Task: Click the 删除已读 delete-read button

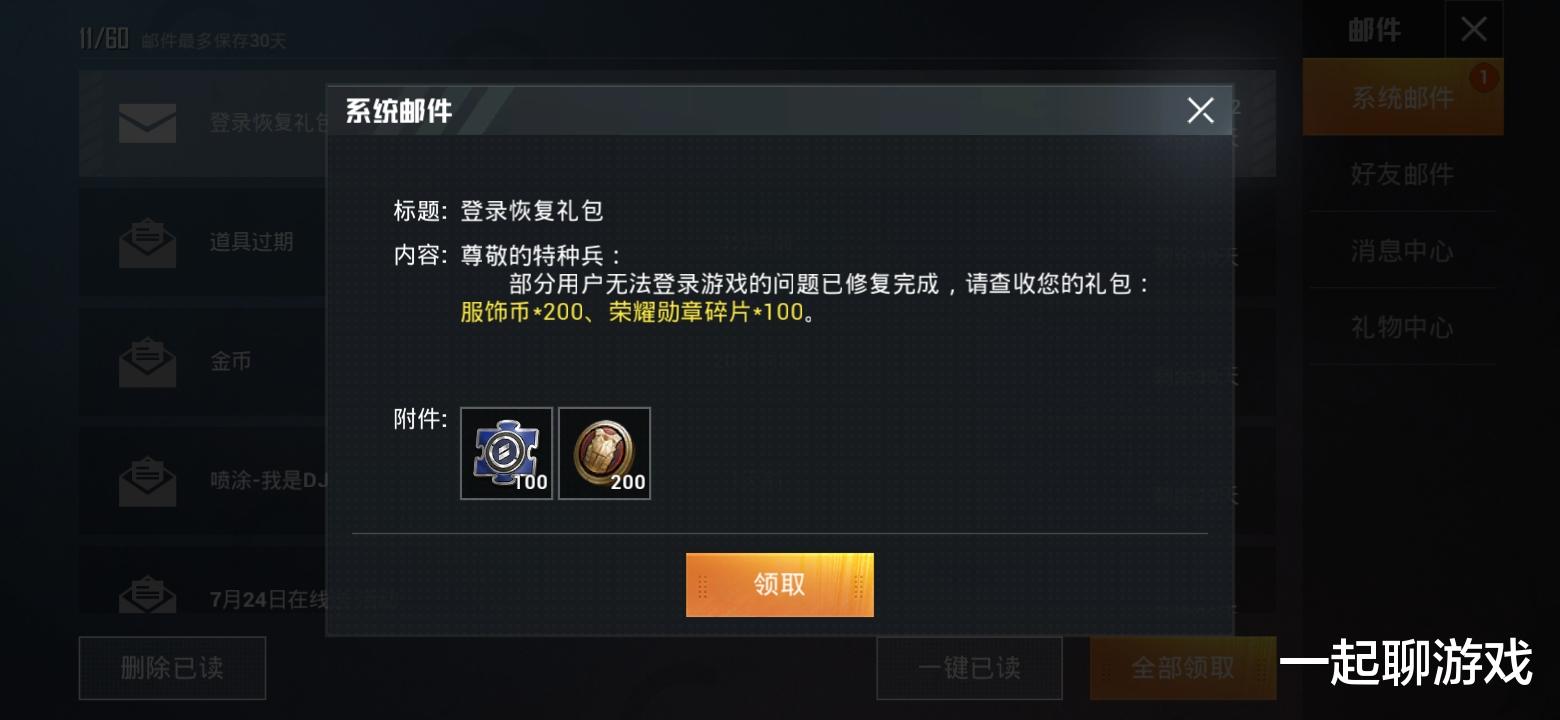Action: (x=171, y=668)
